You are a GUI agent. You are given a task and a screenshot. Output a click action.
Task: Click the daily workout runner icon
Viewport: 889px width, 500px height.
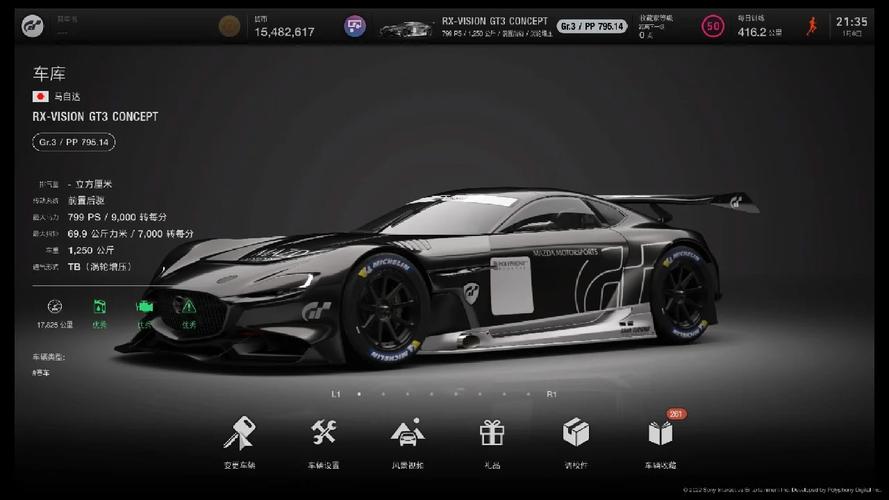811,26
